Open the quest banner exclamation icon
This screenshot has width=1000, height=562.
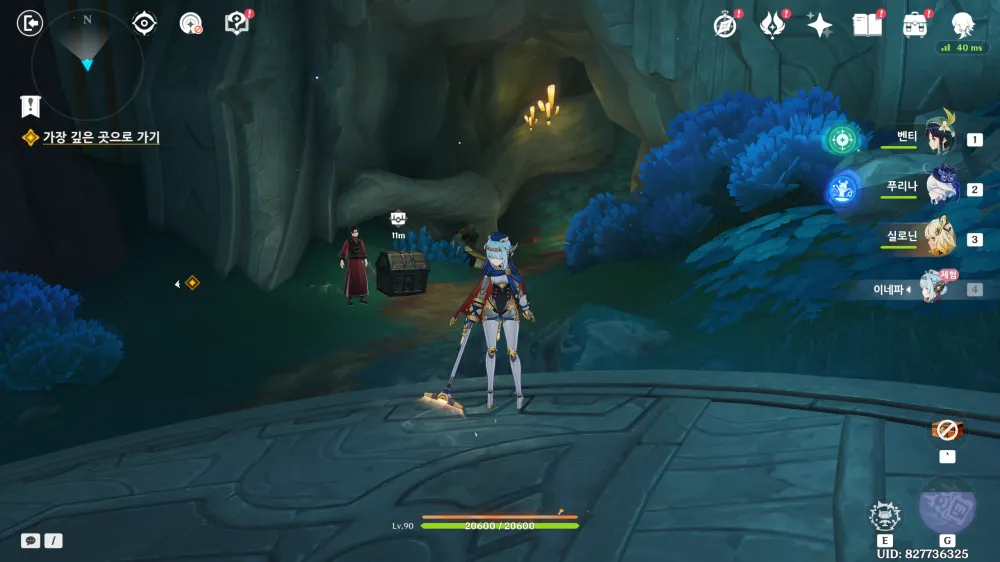[30, 105]
